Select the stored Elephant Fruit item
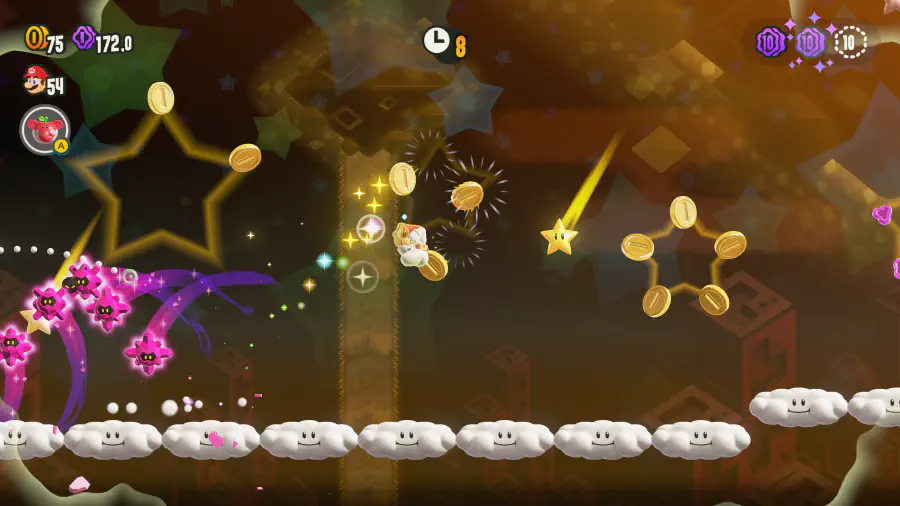This screenshot has height=506, width=900. coord(45,129)
